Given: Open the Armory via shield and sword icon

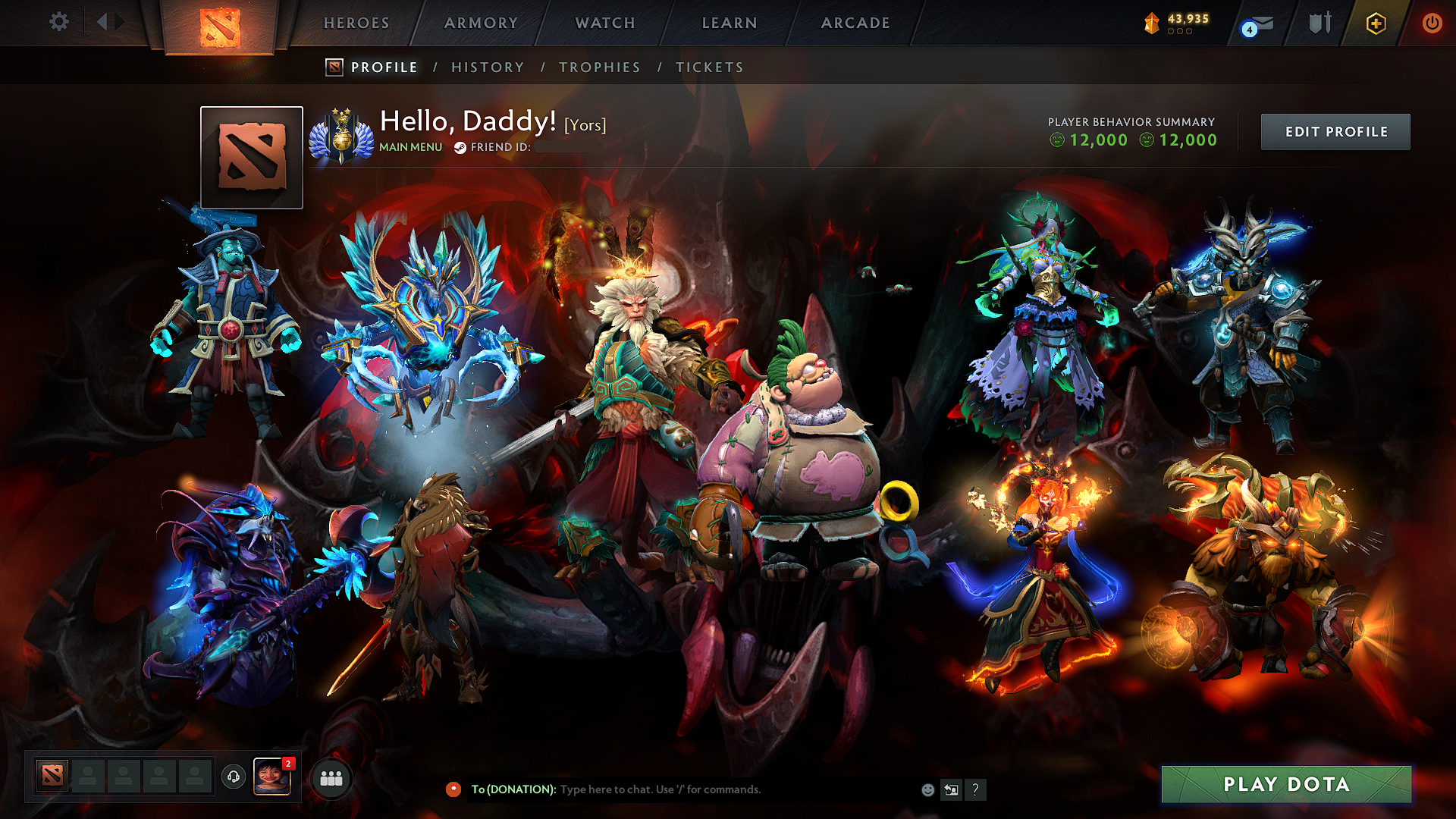Looking at the screenshot, I should [x=1319, y=23].
